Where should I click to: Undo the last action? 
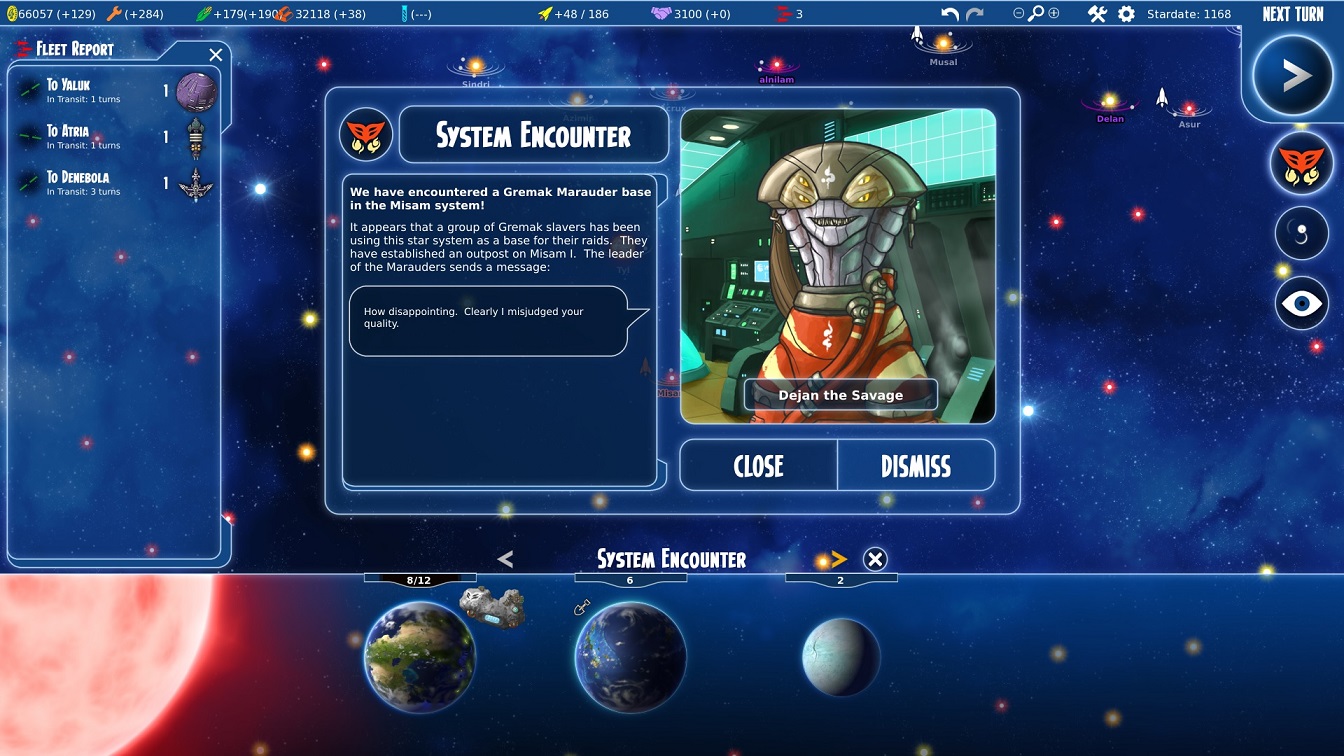coord(950,14)
